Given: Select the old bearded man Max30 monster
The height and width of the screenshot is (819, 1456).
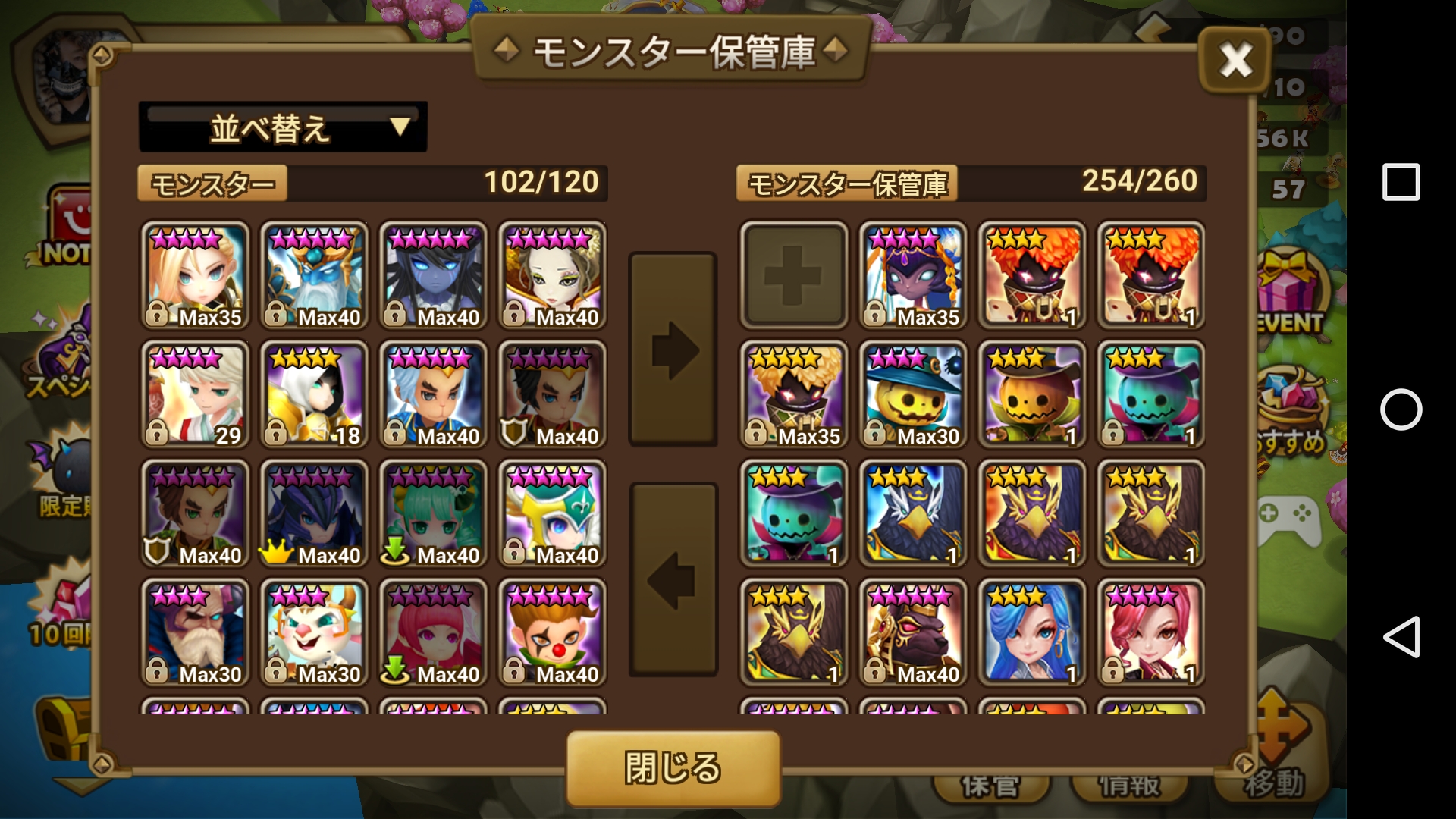Looking at the screenshot, I should (x=195, y=632).
